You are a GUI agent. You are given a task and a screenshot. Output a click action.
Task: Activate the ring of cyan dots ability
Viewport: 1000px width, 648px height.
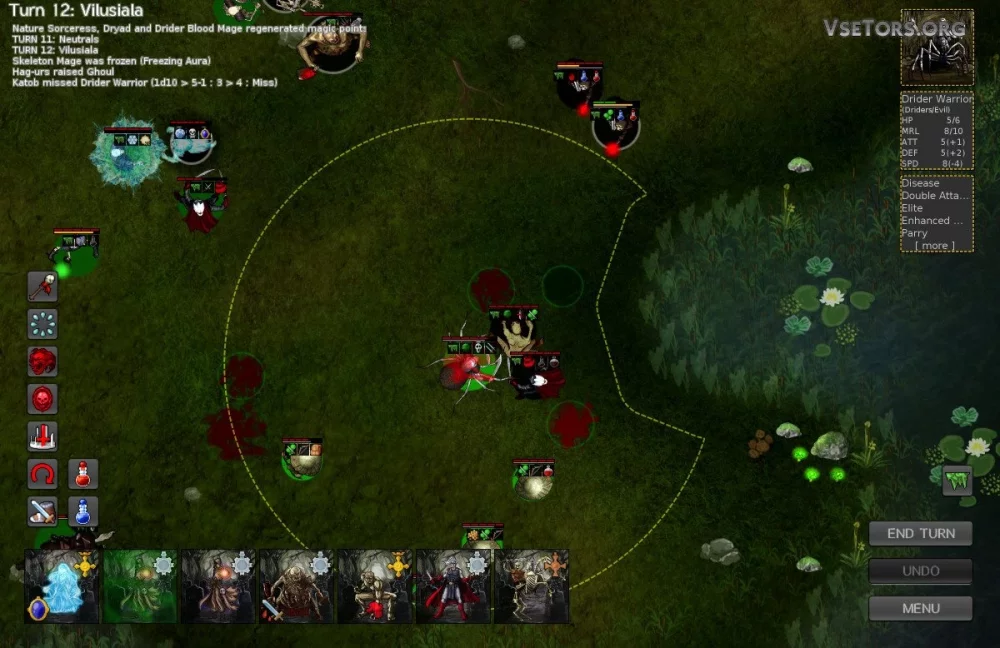click(x=42, y=324)
